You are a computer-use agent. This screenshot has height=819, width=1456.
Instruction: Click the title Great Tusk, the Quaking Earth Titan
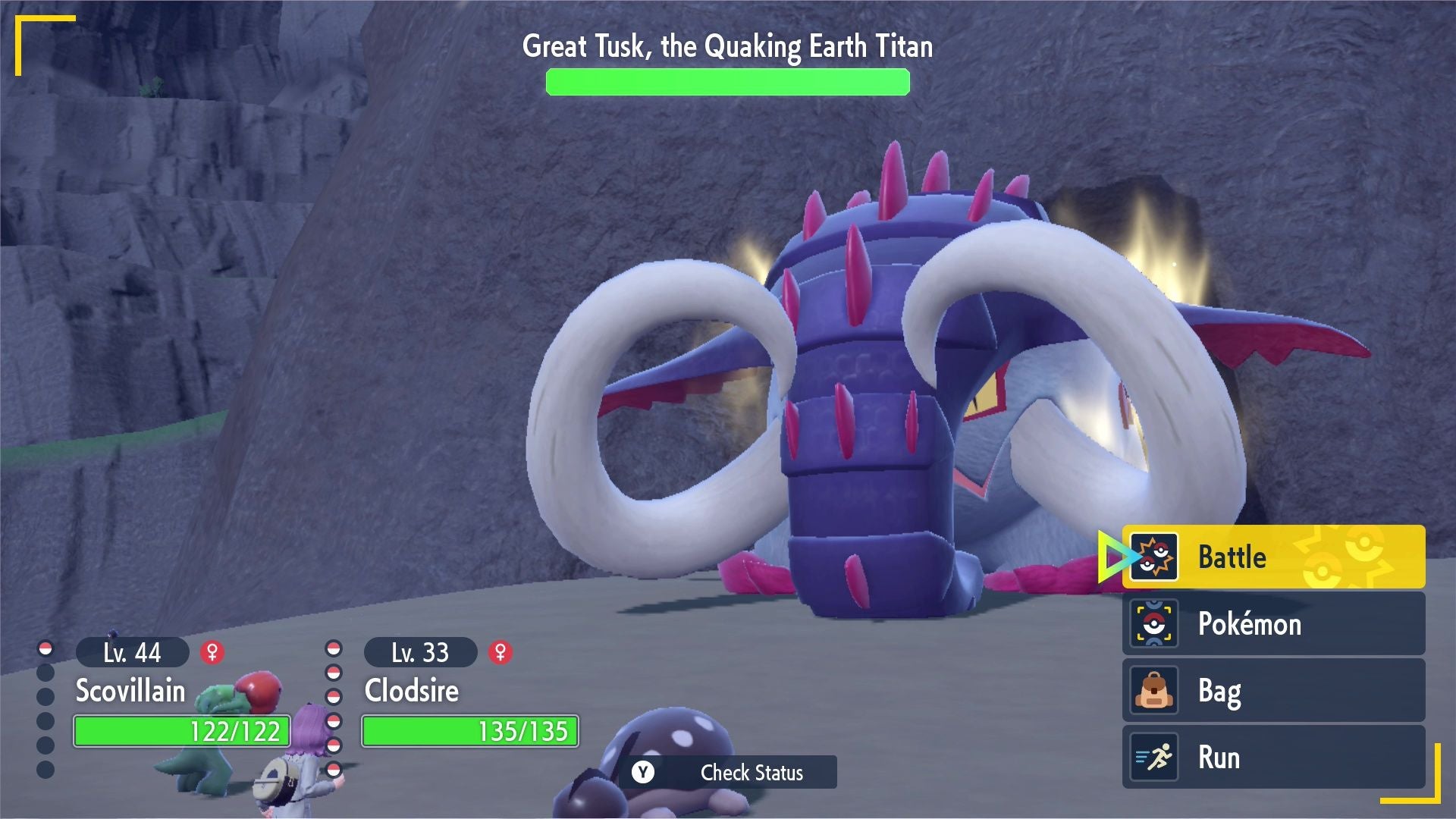click(726, 47)
